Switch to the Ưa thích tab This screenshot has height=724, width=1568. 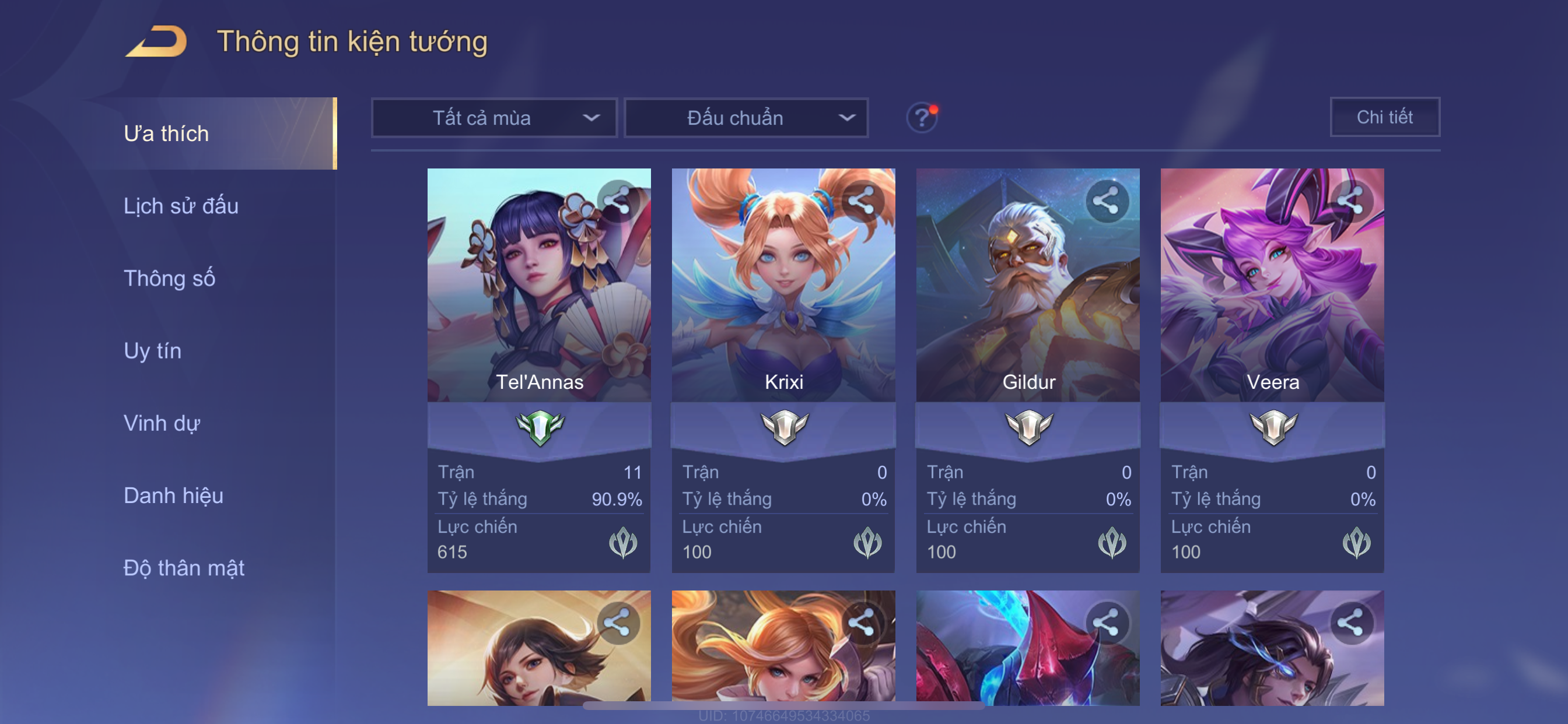pos(167,134)
